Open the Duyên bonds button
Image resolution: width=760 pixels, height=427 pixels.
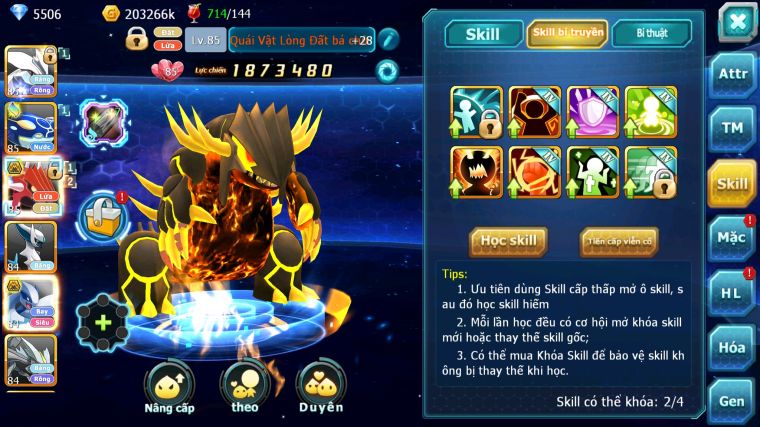coord(321,386)
